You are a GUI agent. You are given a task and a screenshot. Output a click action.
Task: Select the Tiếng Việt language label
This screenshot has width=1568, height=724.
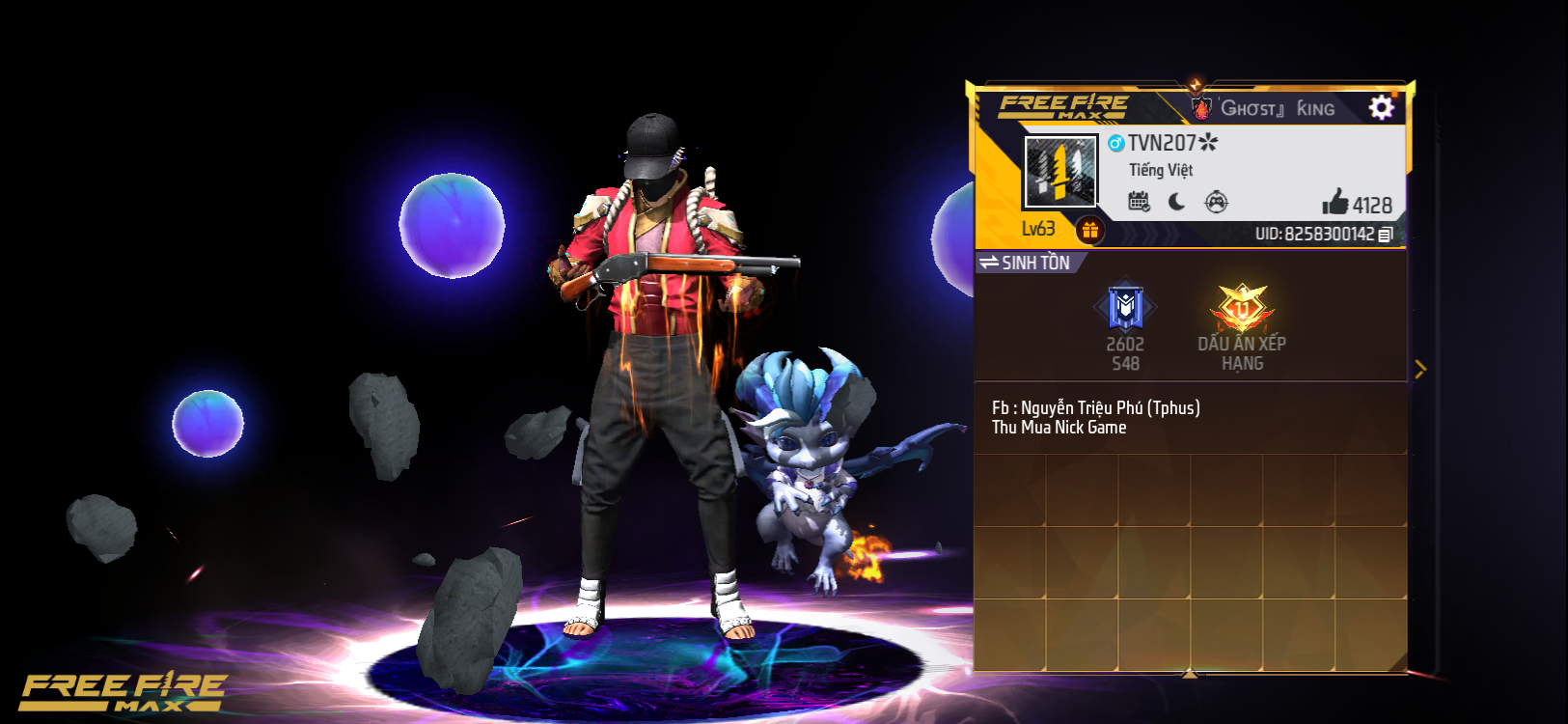point(1163,170)
